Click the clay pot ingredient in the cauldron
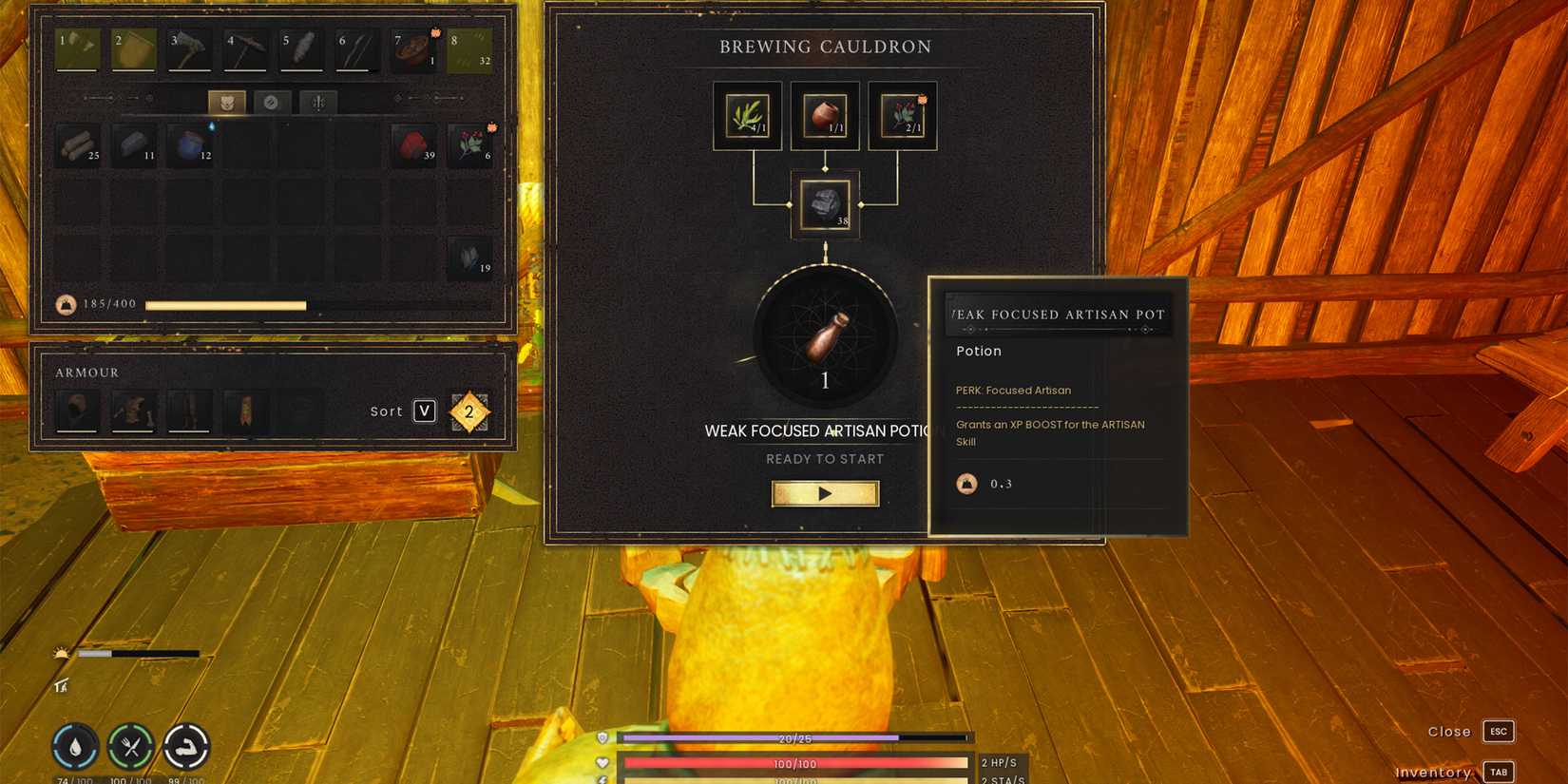 click(824, 114)
